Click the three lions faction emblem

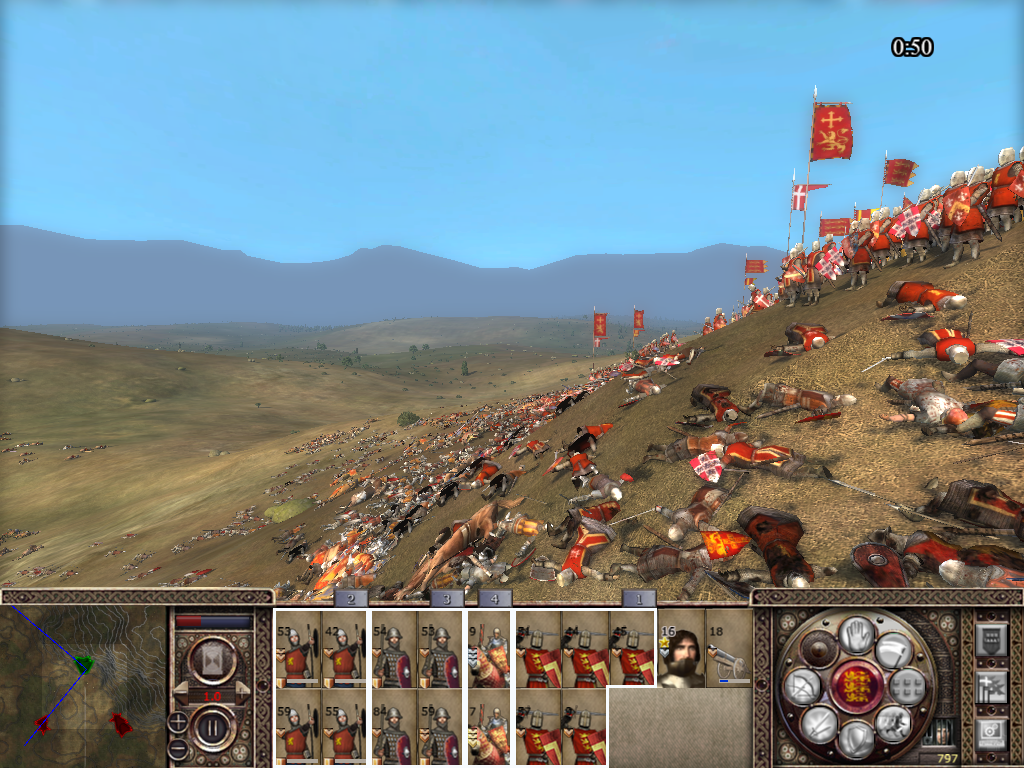855,687
